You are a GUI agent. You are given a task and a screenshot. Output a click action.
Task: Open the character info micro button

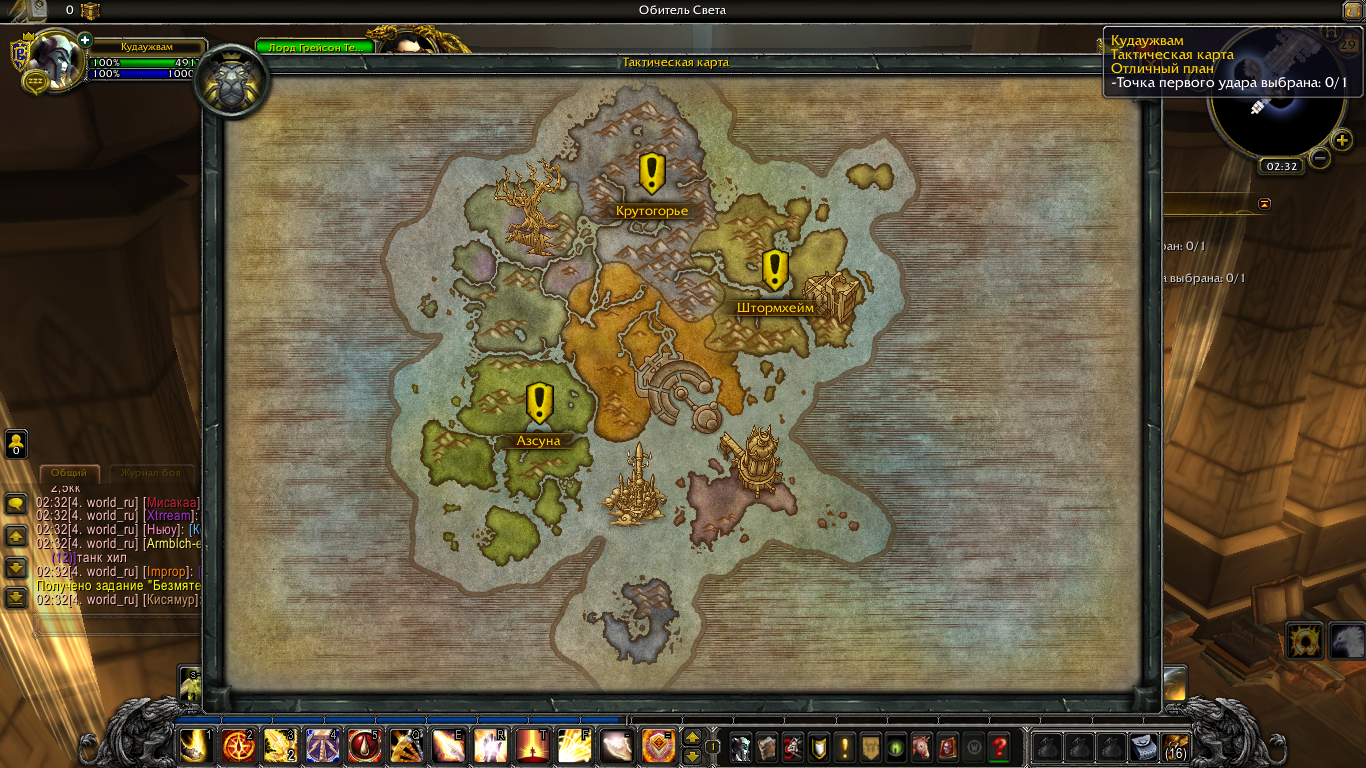pos(741,747)
